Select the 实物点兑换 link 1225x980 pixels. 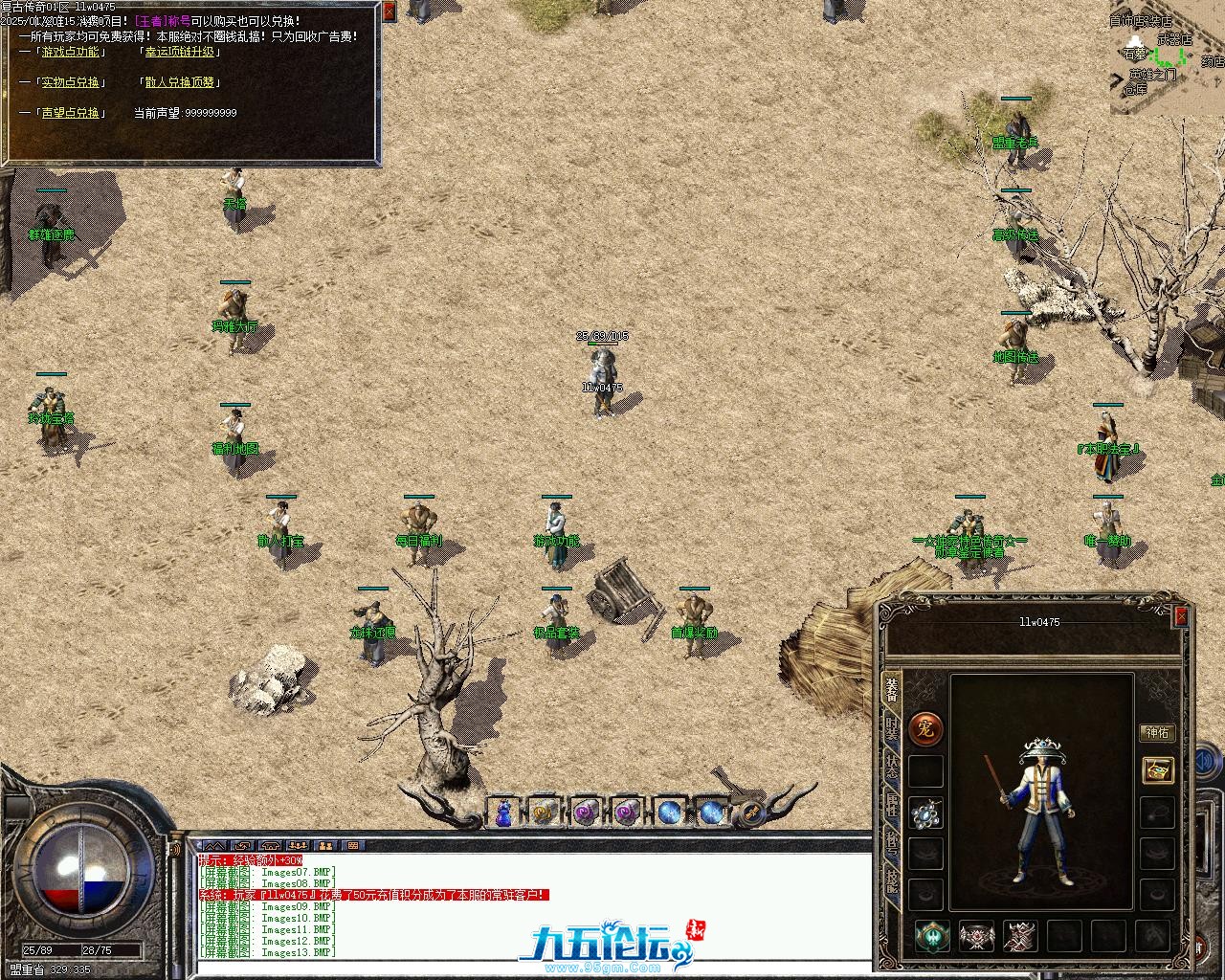[70, 82]
